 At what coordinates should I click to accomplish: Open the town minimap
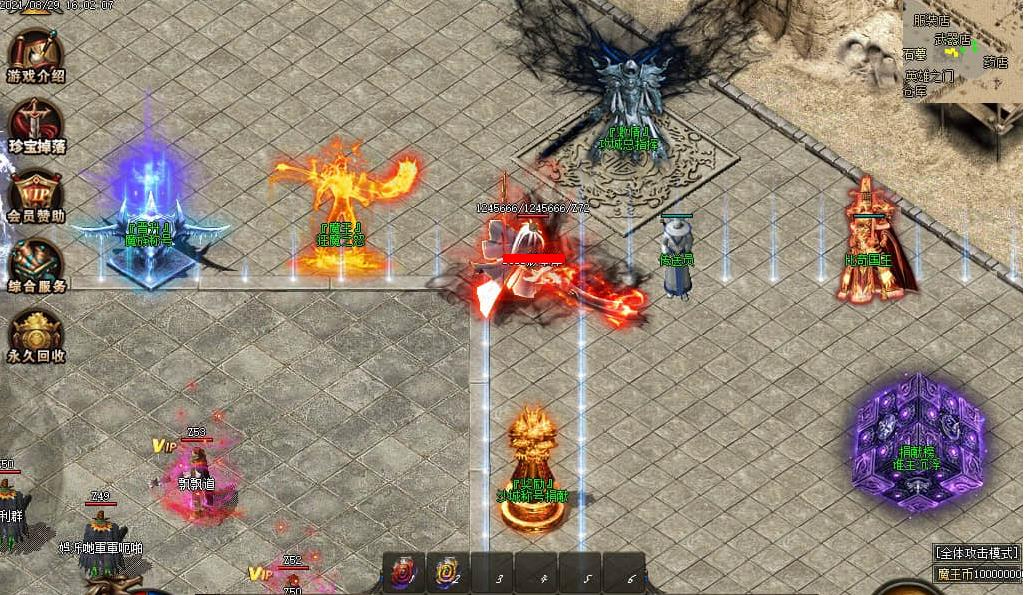pyautogui.click(x=963, y=50)
